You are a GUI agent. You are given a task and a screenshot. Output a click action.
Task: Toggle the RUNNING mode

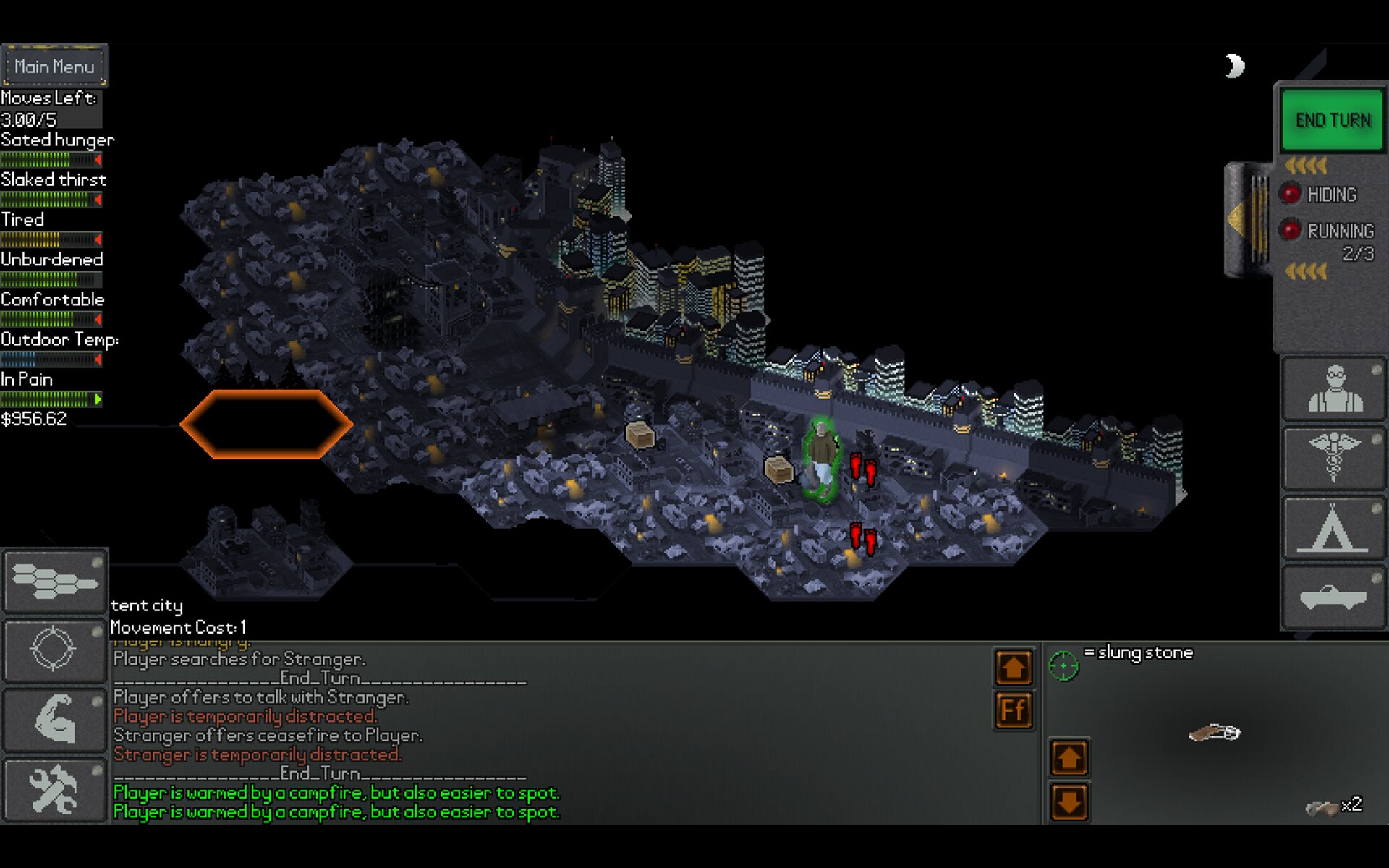(1291, 231)
